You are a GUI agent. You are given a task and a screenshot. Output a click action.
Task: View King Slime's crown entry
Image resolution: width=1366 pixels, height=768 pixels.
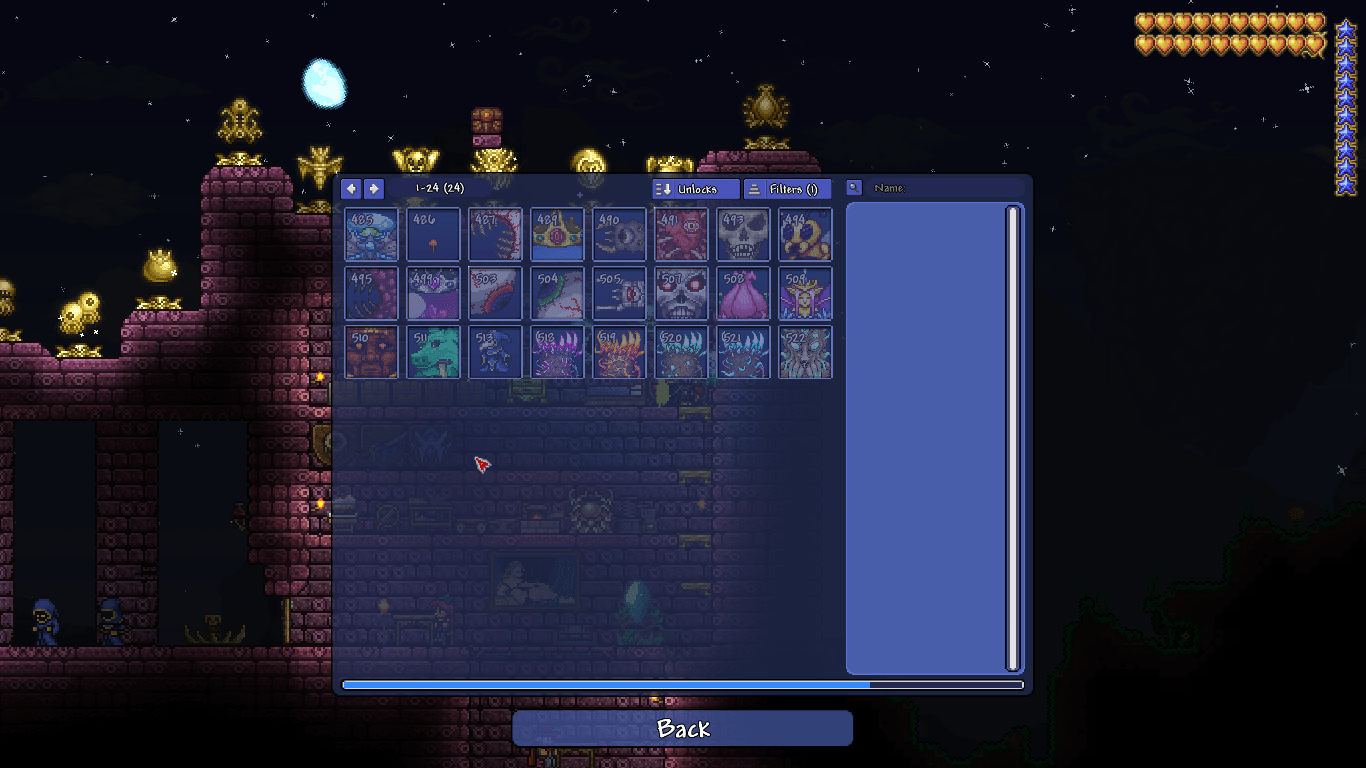557,234
